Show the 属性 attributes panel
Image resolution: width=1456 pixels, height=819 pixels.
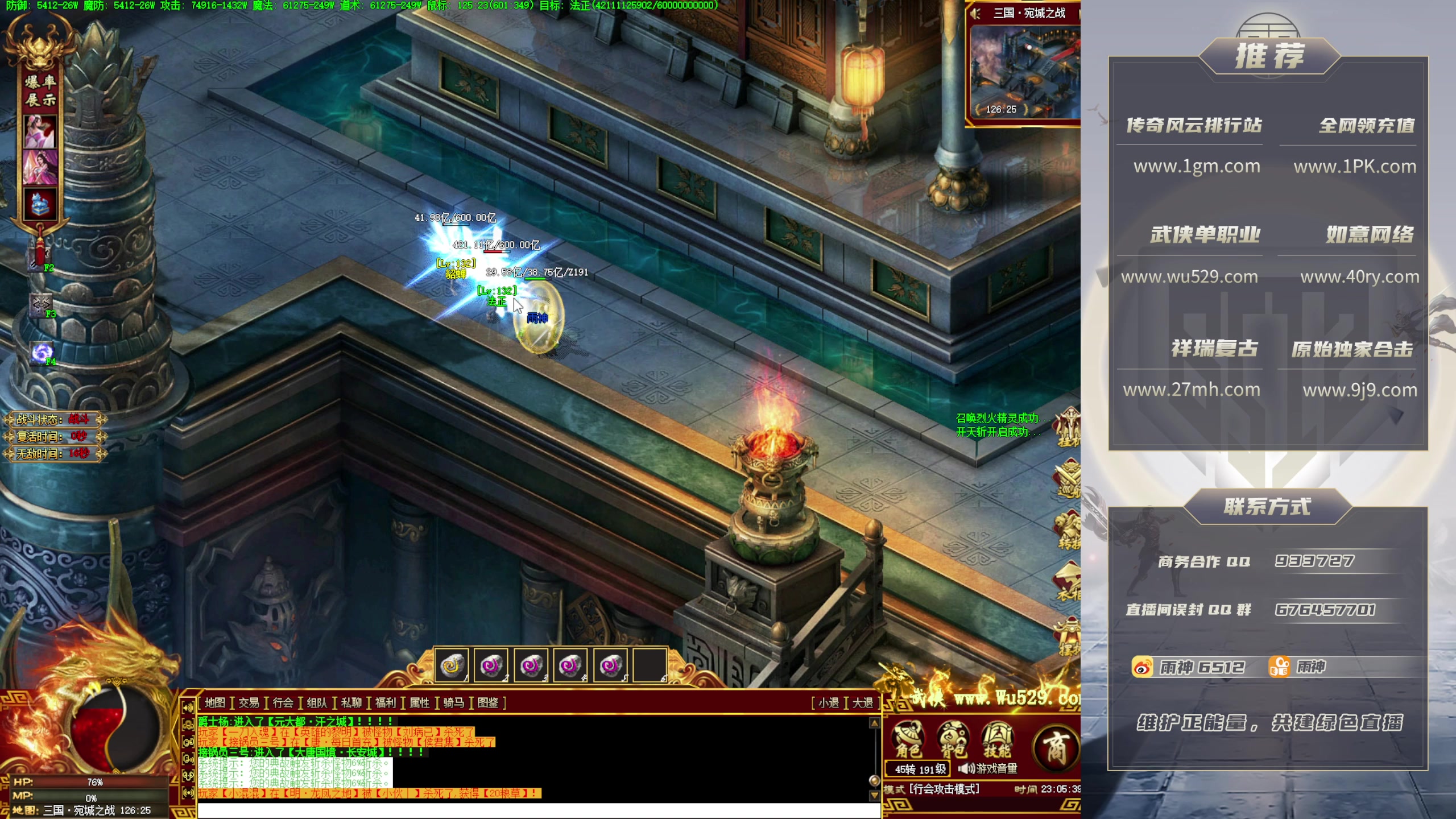point(420,703)
